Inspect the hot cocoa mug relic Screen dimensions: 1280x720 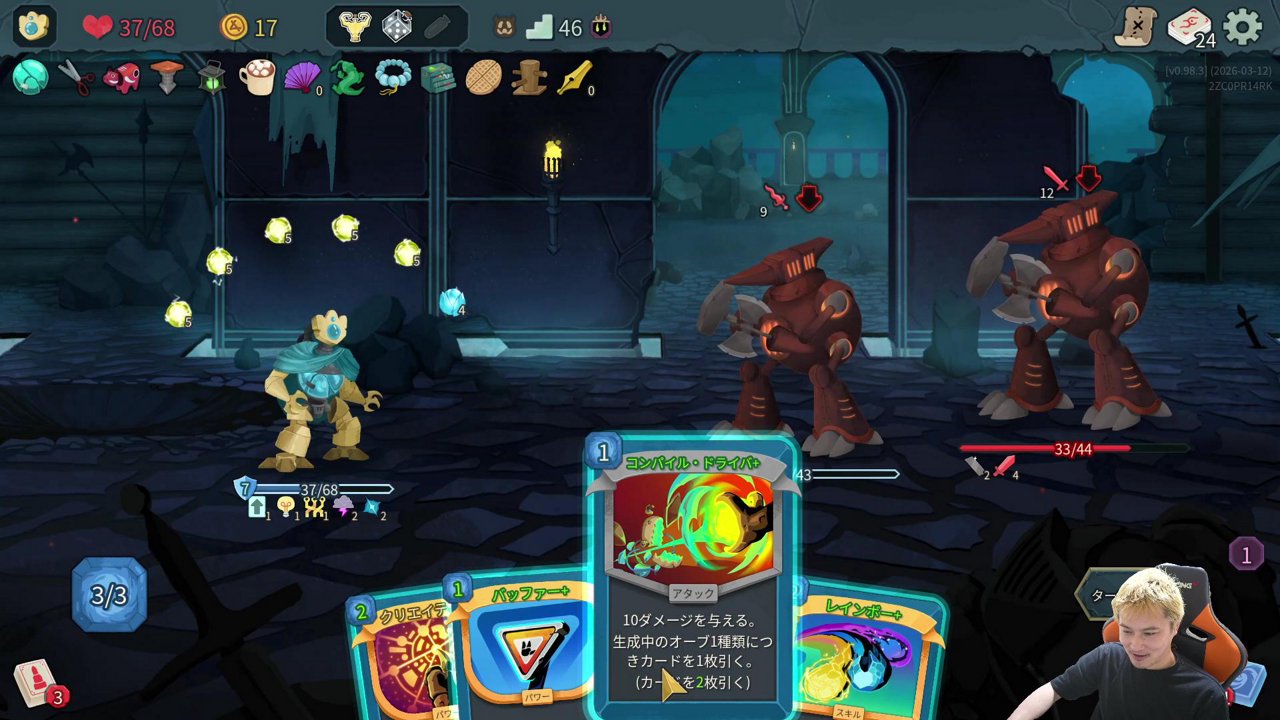[x=257, y=77]
